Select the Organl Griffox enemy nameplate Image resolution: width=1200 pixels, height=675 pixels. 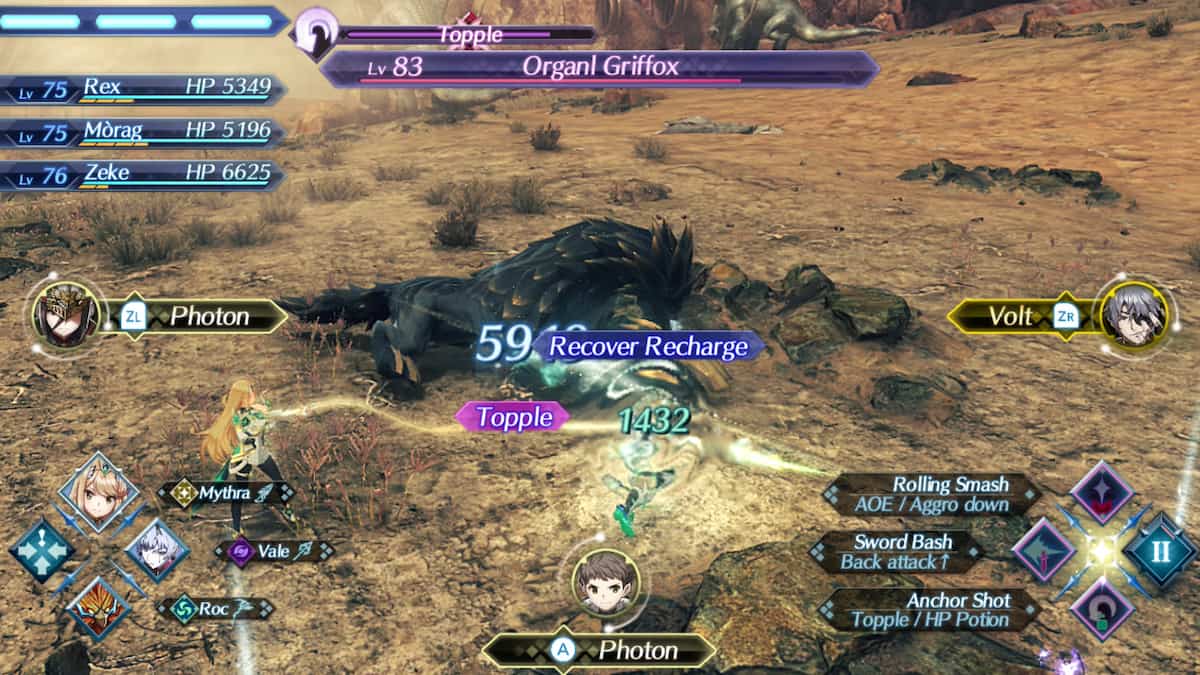coord(600,68)
